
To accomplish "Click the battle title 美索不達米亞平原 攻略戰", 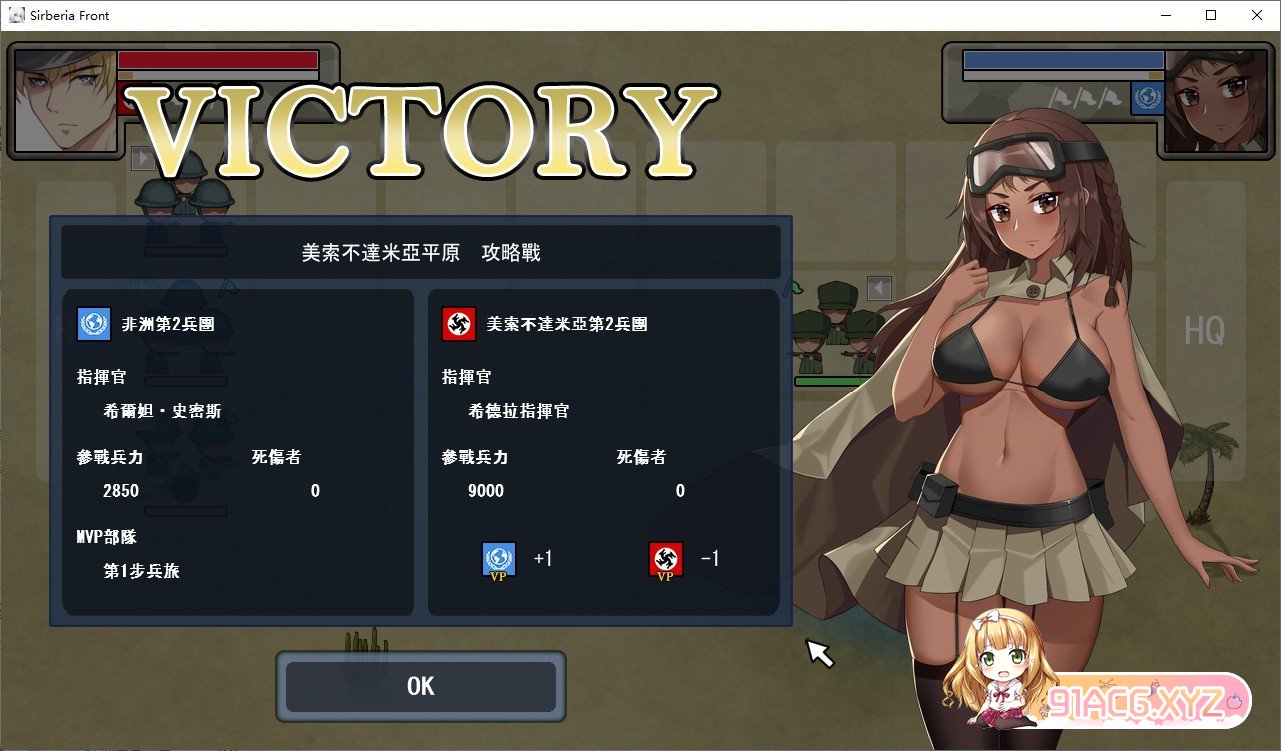I will [421, 251].
